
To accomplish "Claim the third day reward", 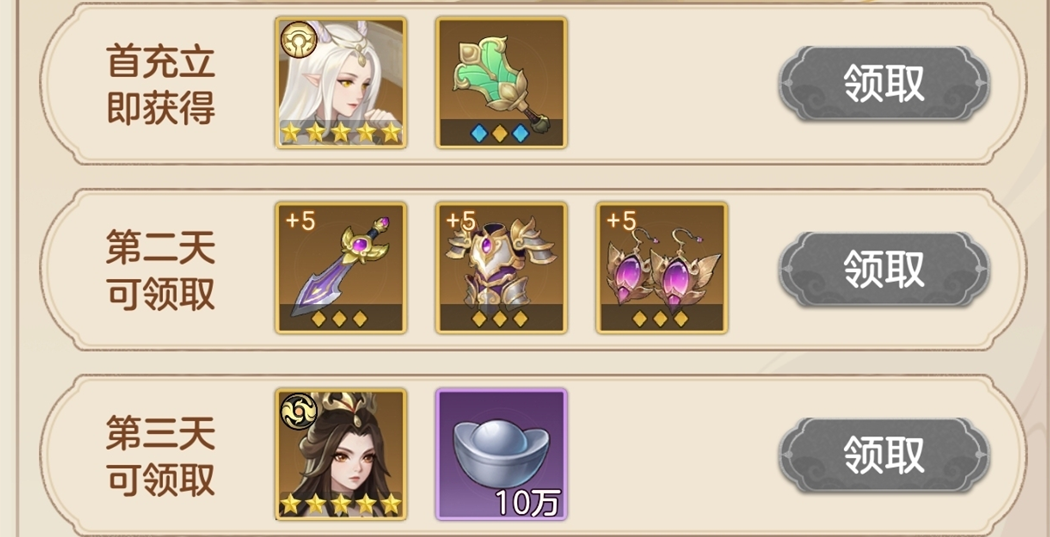I will [x=884, y=455].
